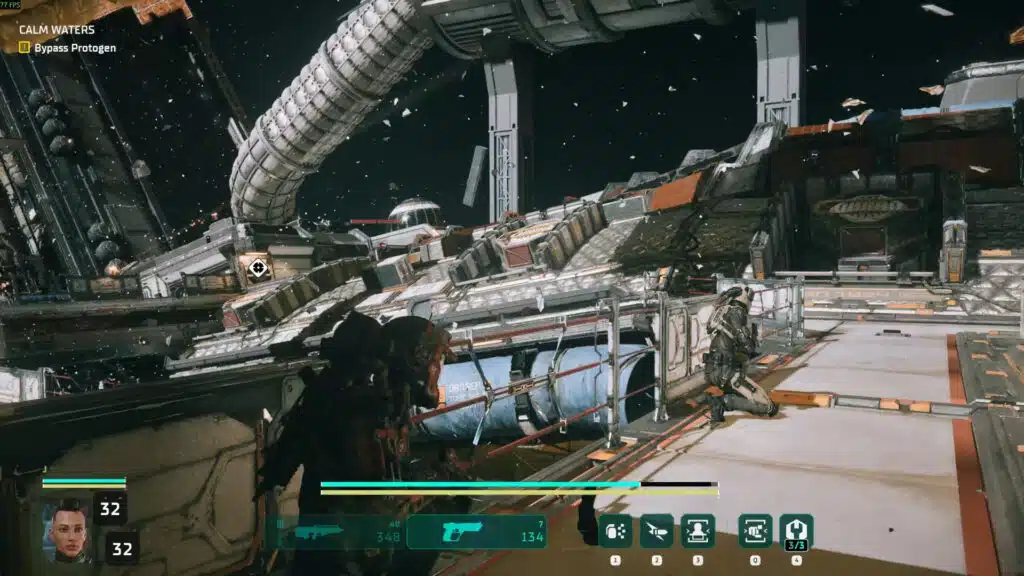Activate the ability icon labeled 0
Image resolution: width=1024 pixels, height=576 pixels.
tap(755, 530)
